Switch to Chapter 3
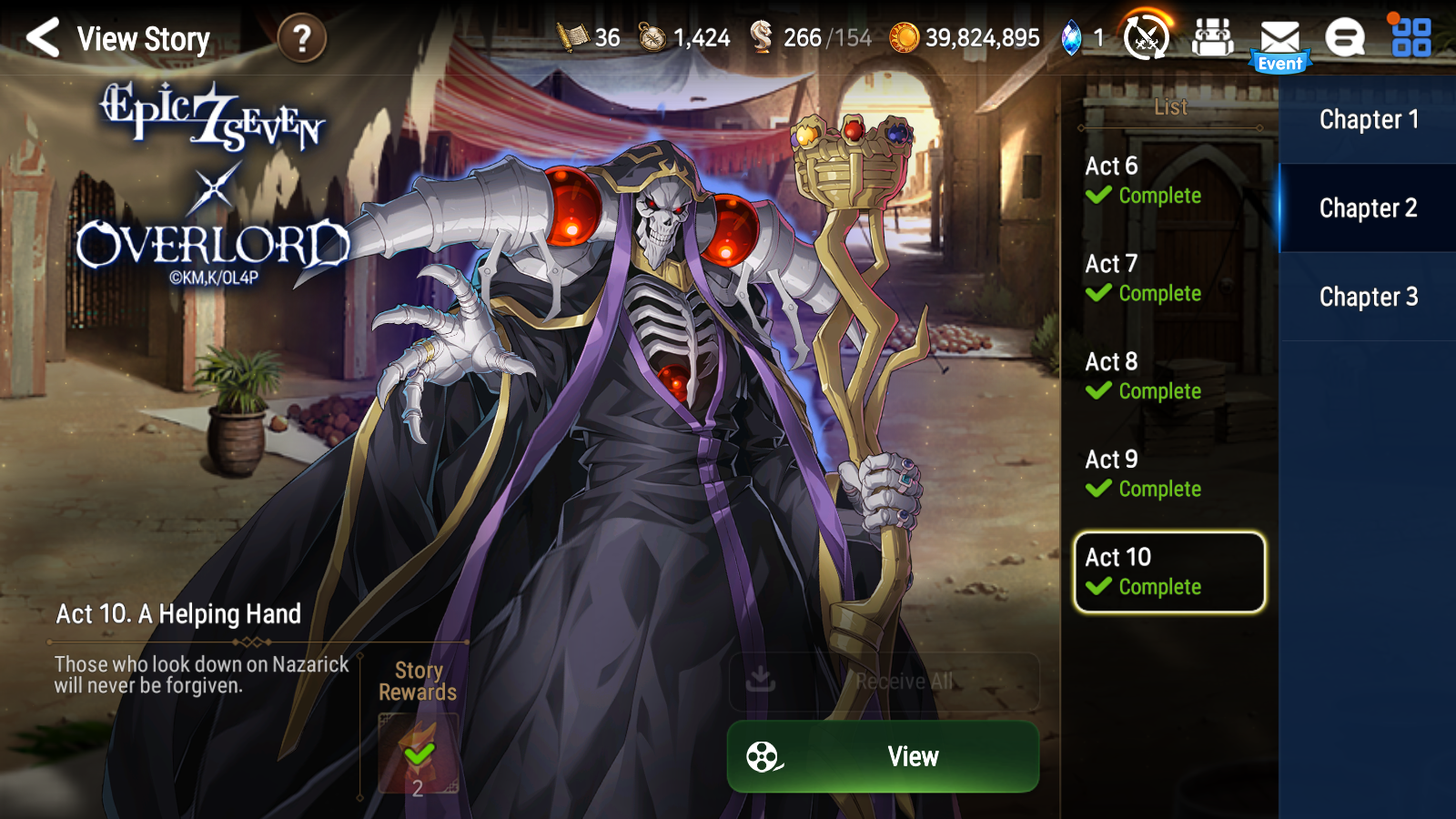Screen dimensions: 1456x819 point(1369,297)
